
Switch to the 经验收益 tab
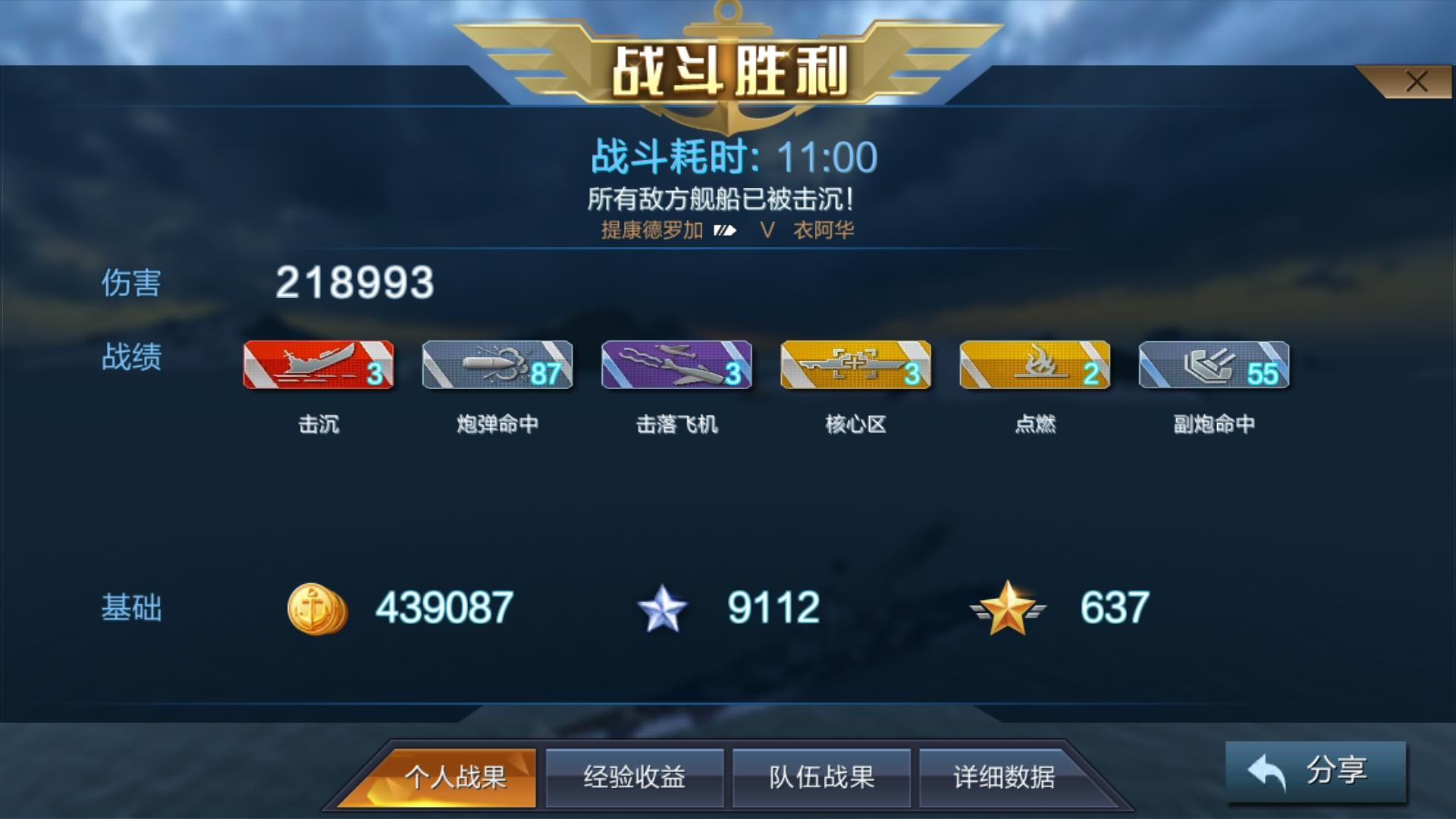635,777
